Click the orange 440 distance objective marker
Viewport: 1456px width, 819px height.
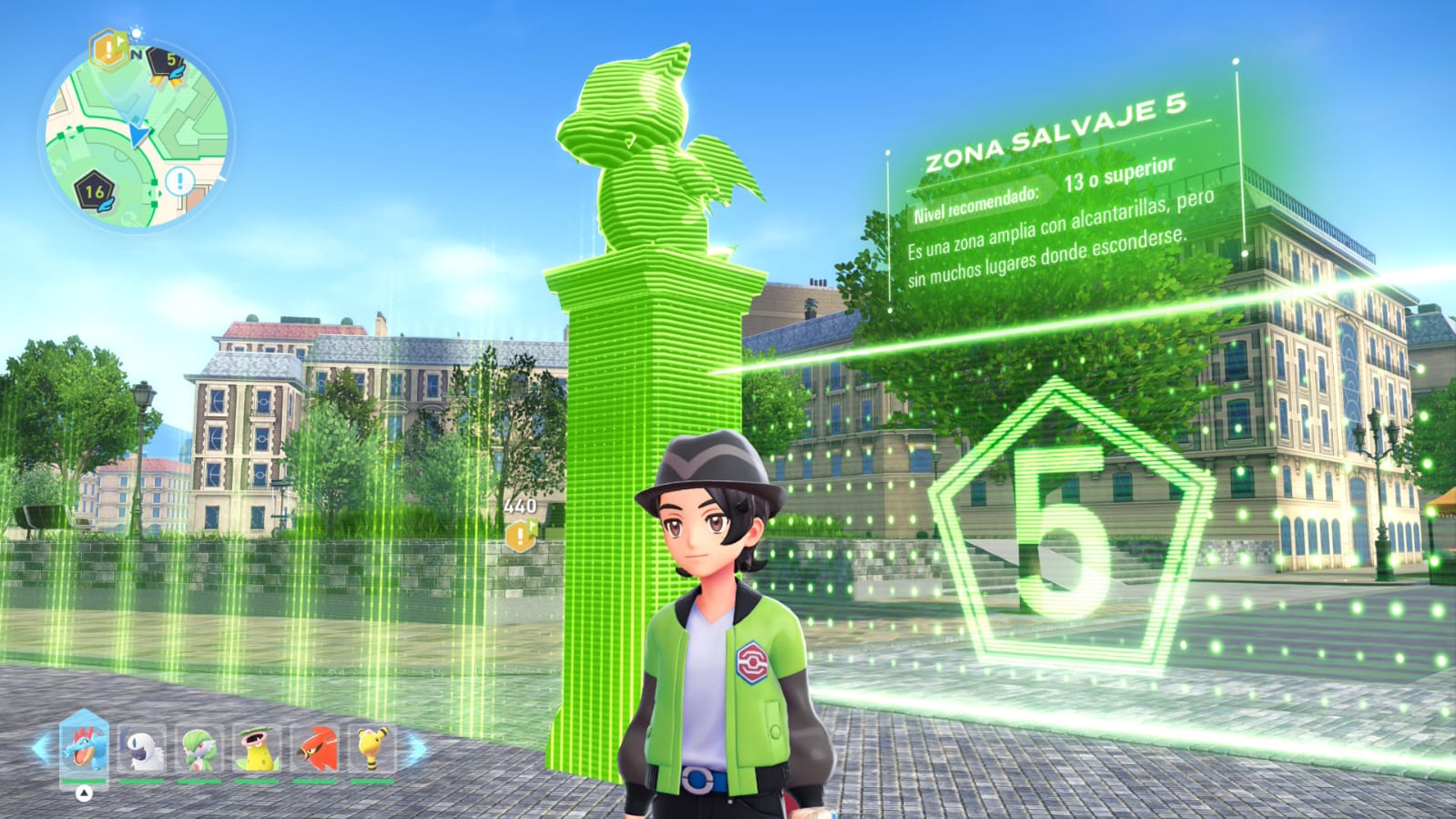click(520, 535)
